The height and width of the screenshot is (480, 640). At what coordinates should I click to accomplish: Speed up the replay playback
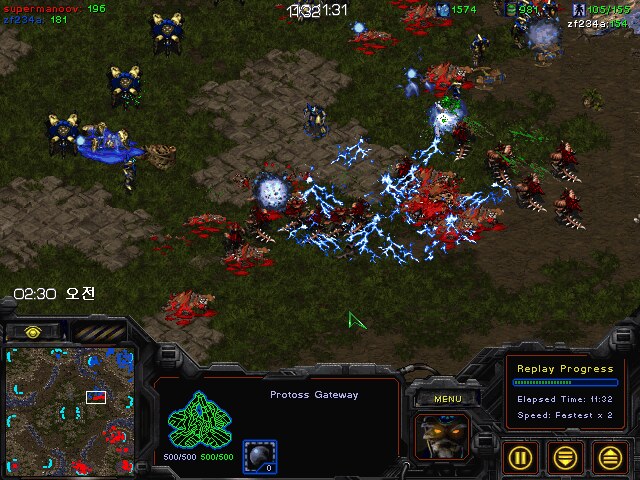(609, 458)
